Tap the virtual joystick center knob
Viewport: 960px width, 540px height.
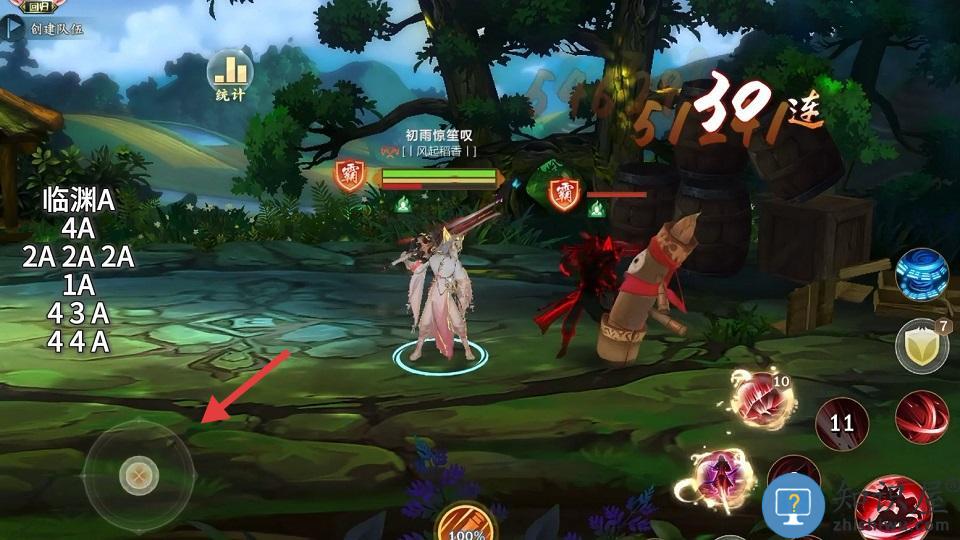(139, 475)
